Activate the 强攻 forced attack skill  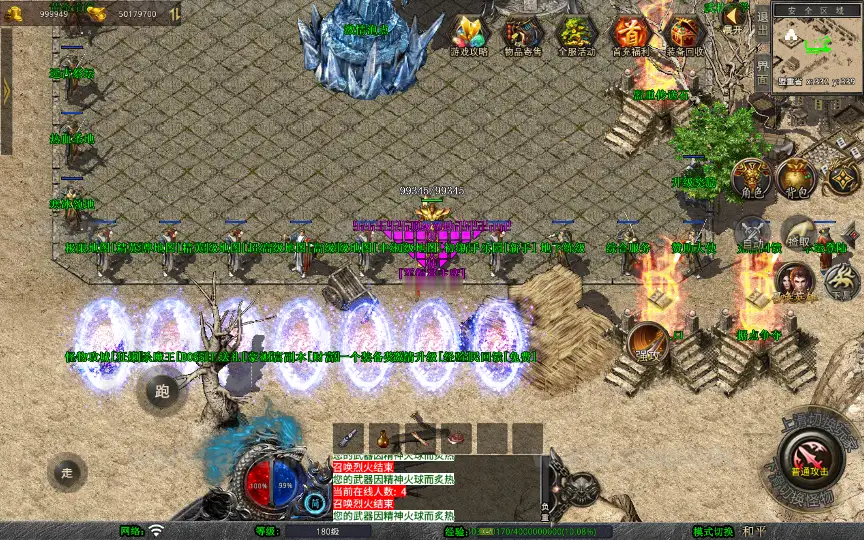pos(648,342)
